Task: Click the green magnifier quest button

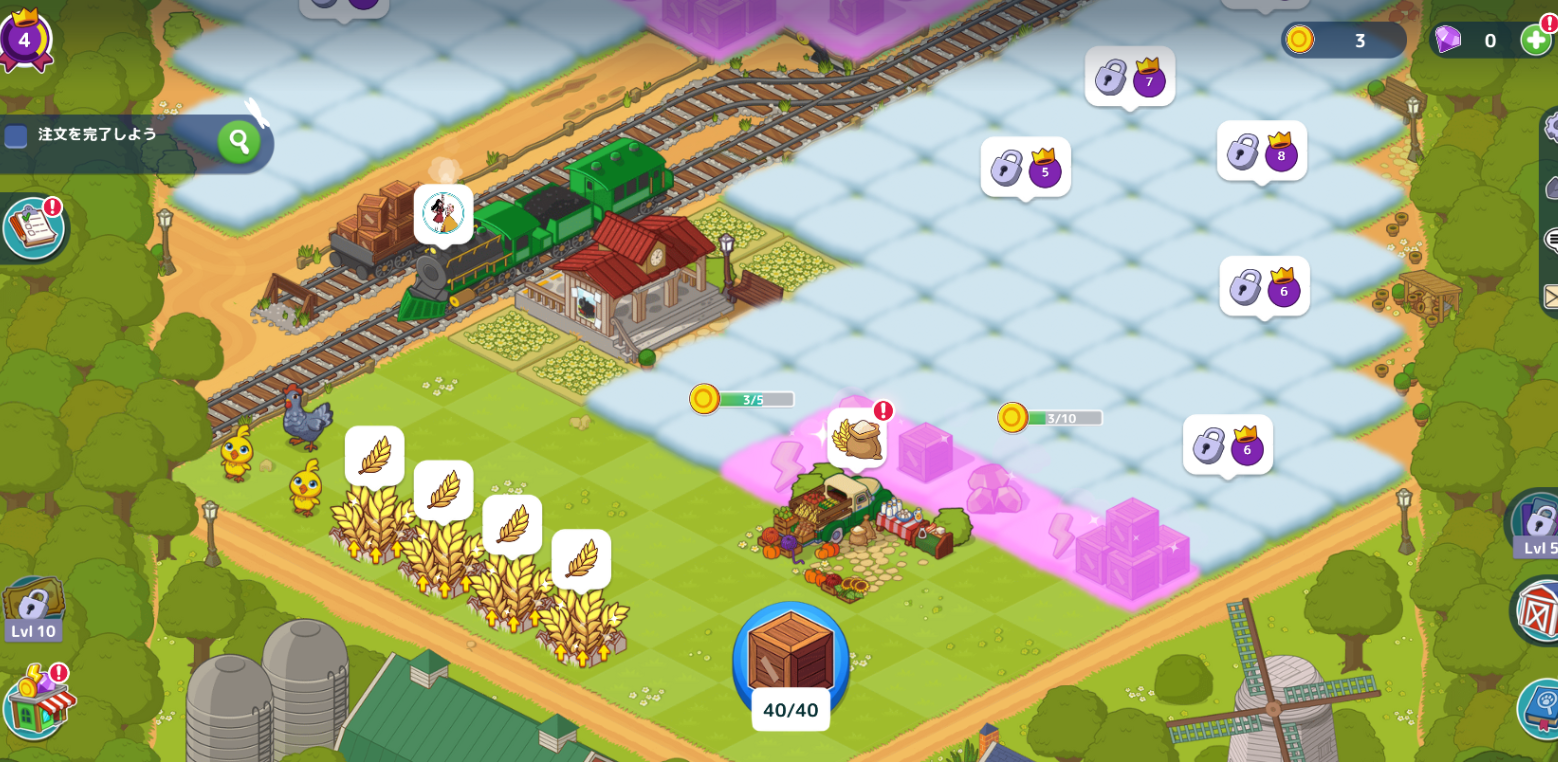Action: 239,142
